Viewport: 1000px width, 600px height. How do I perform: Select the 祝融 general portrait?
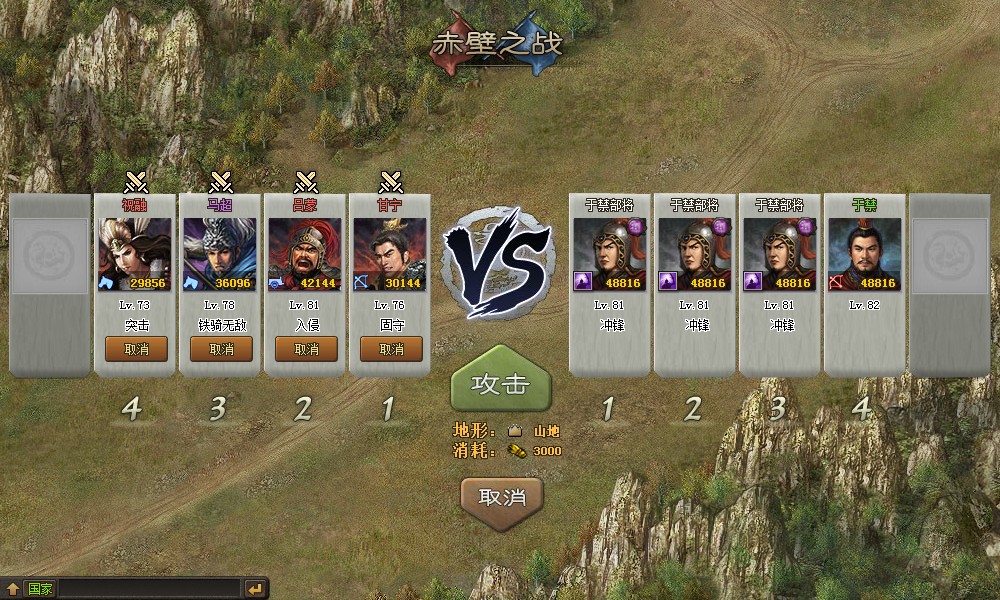136,253
